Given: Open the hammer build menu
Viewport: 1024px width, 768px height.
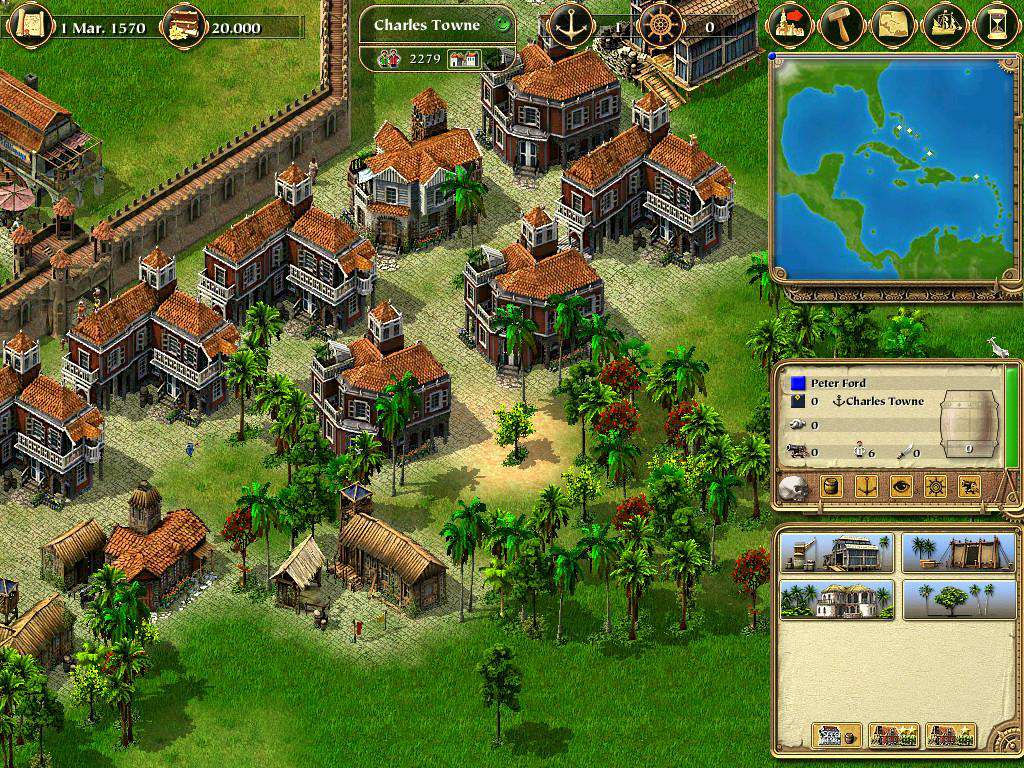Looking at the screenshot, I should [x=841, y=25].
